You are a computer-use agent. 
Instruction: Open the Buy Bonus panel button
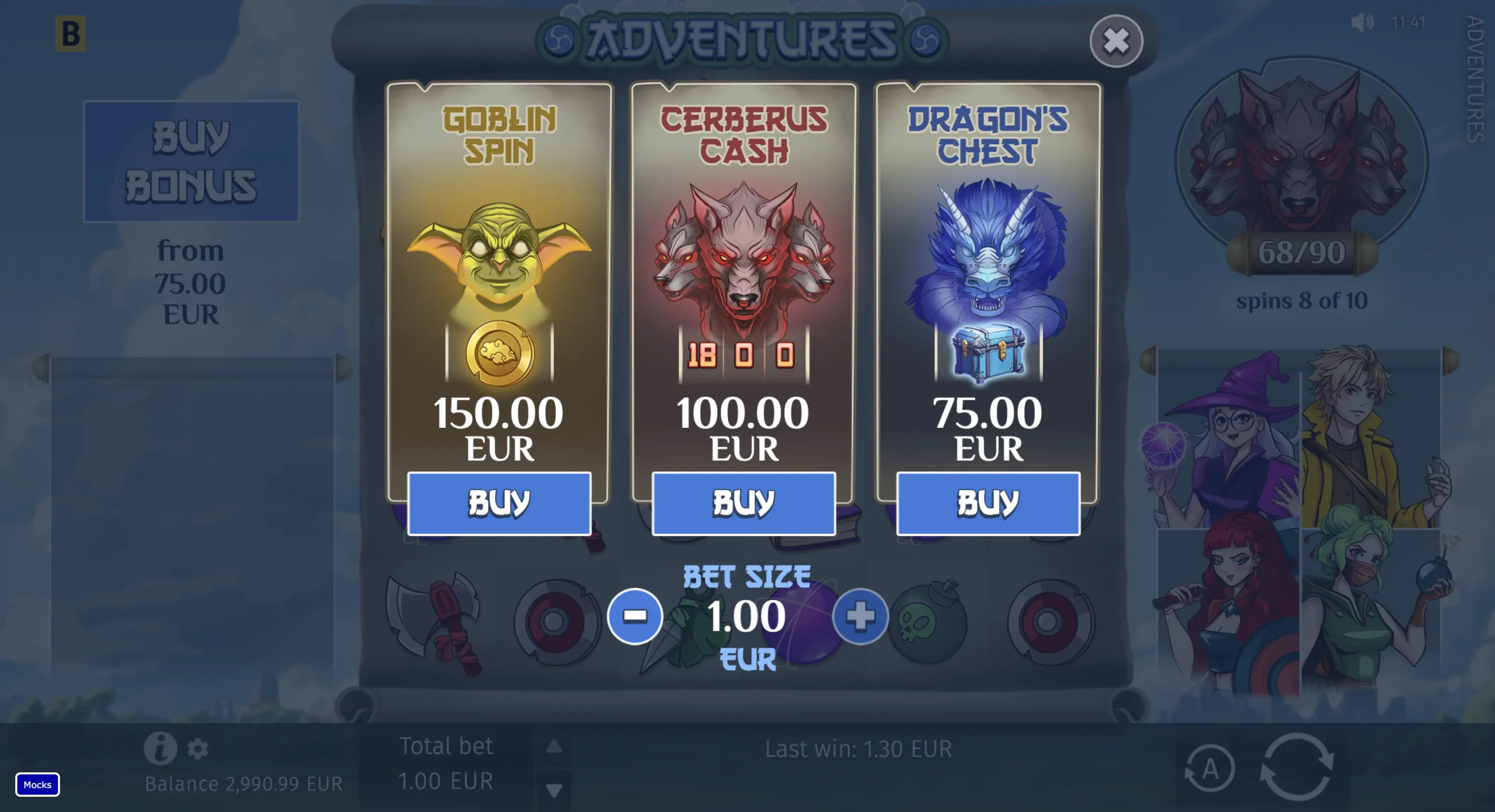click(191, 161)
